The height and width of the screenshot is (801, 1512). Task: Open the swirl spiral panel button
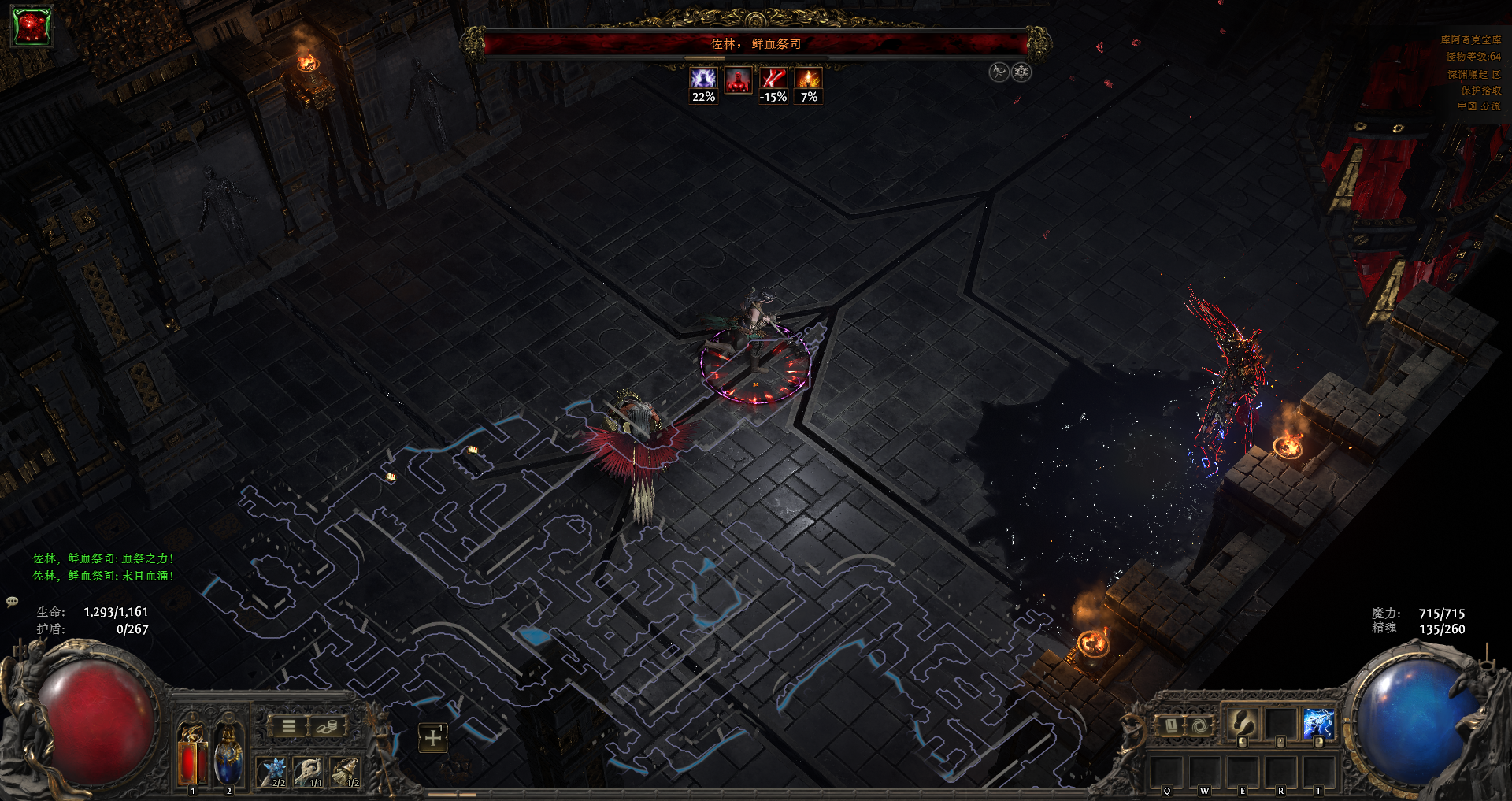coord(1199,725)
